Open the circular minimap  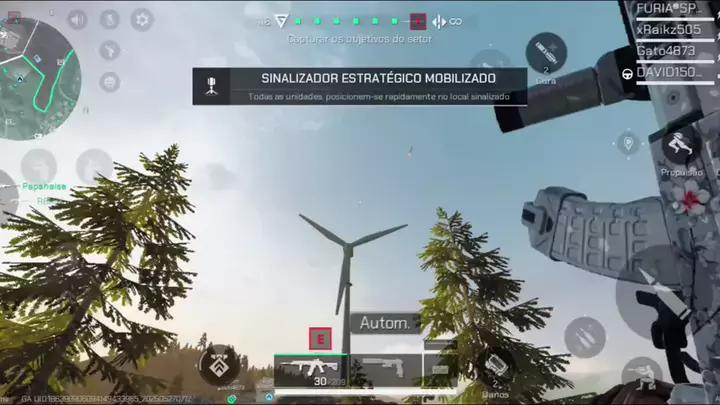pyautogui.click(x=36, y=65)
